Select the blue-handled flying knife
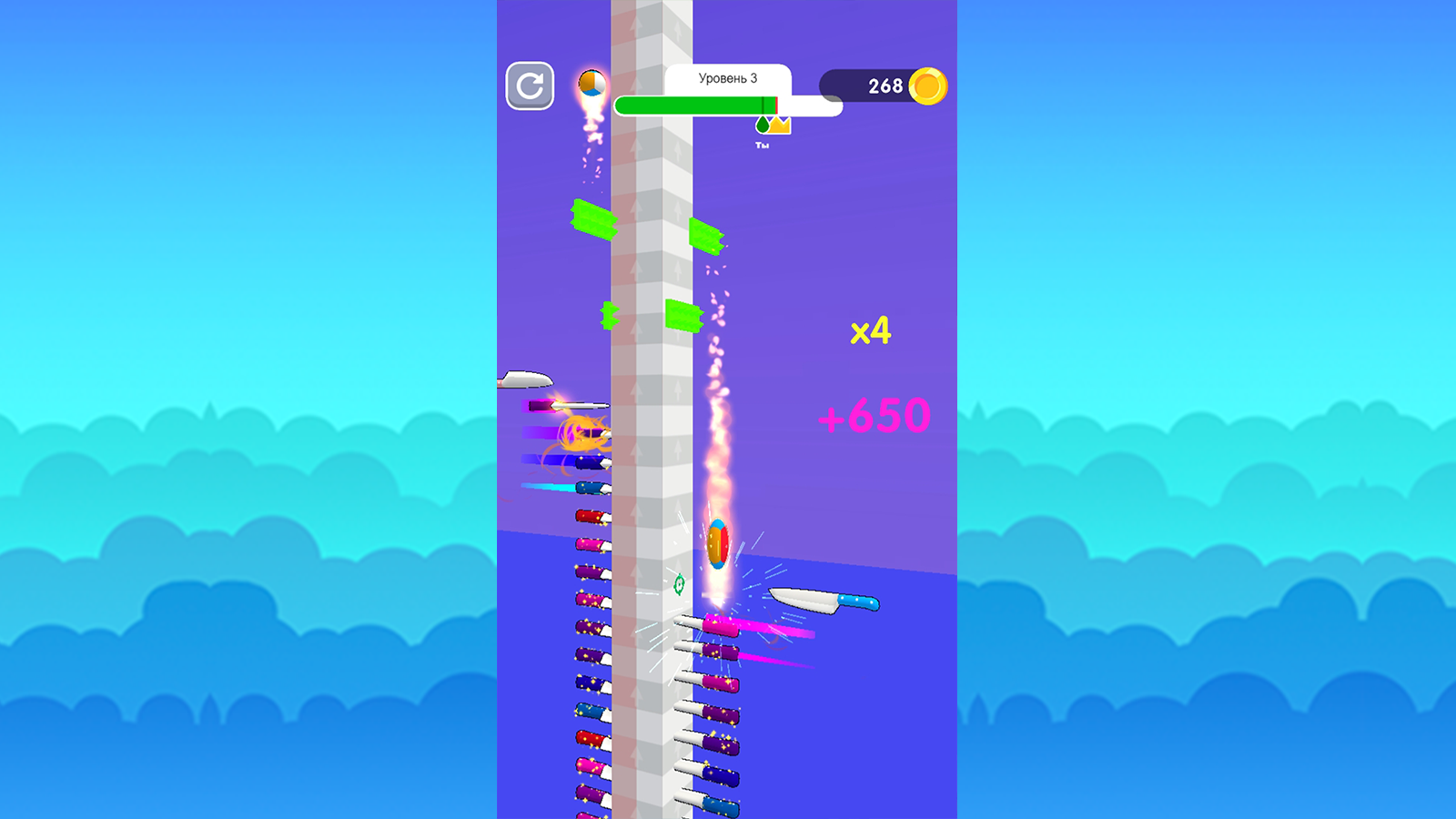The image size is (1456, 819). (x=823, y=601)
